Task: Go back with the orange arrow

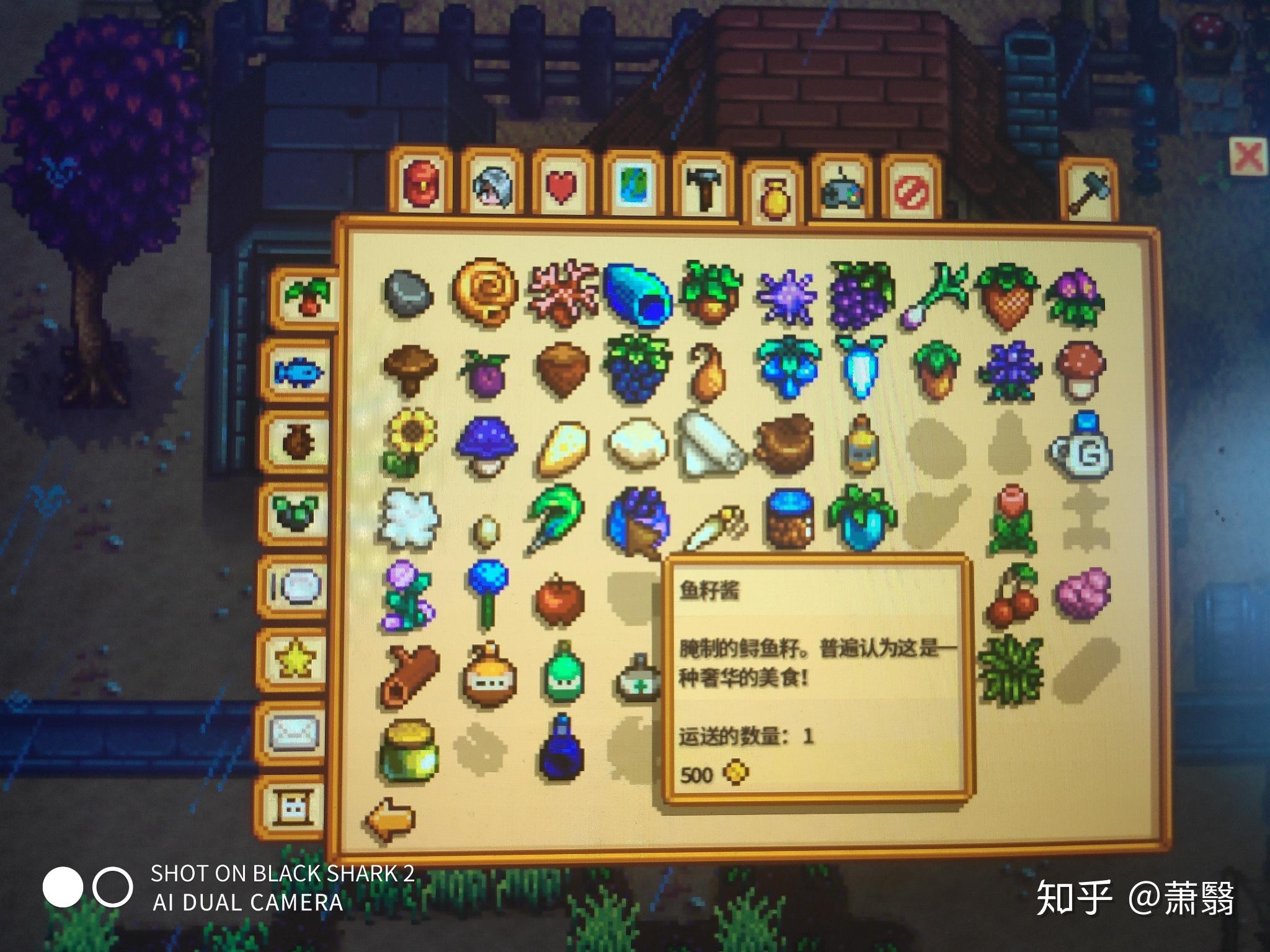Action: (x=389, y=819)
